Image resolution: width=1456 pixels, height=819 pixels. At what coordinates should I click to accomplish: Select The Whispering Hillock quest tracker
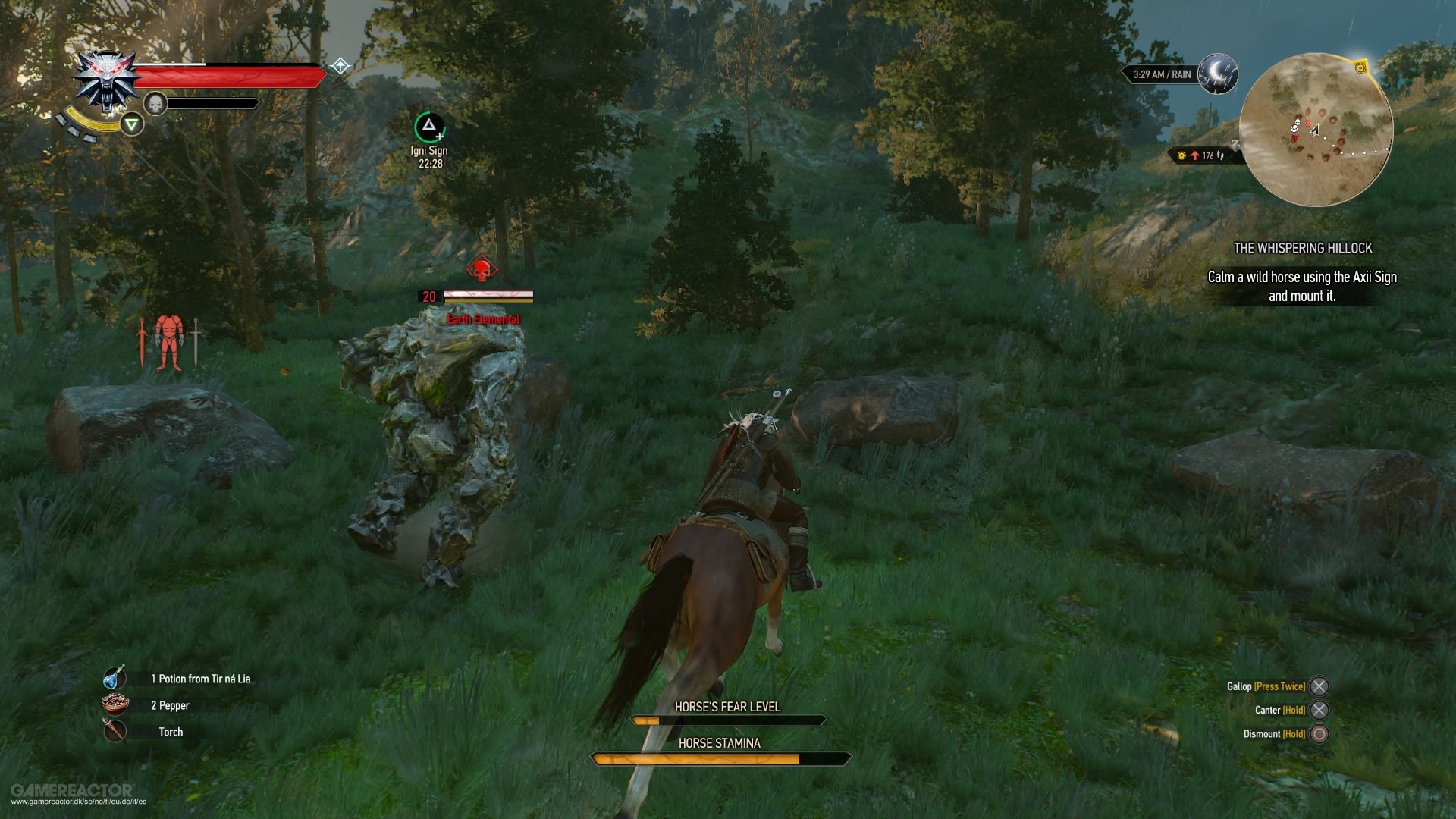1302,248
